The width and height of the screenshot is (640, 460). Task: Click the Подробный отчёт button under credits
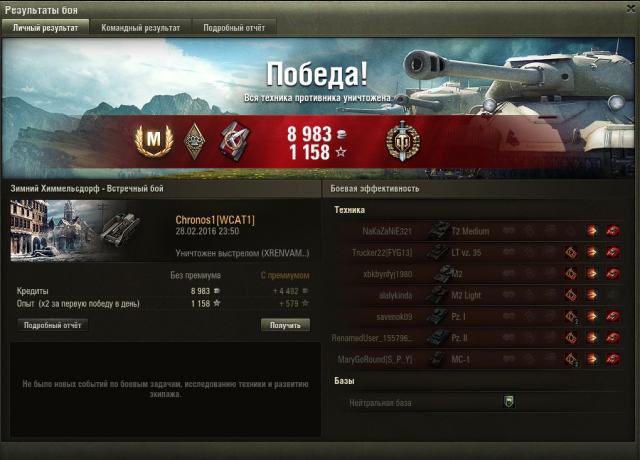51,325
